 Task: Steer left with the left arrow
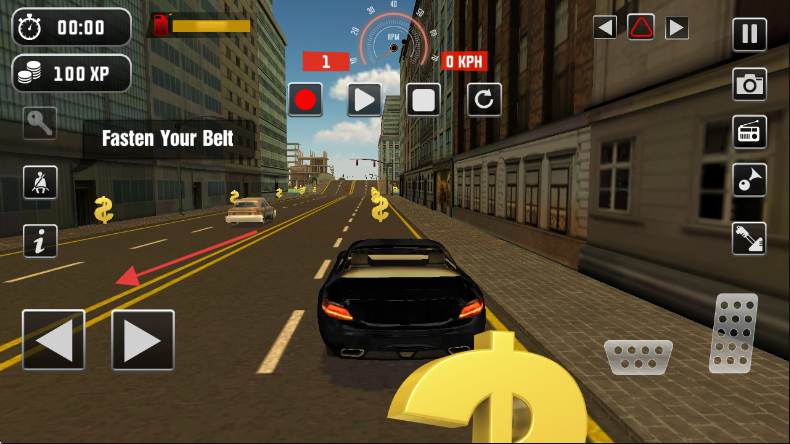[x=53, y=340]
